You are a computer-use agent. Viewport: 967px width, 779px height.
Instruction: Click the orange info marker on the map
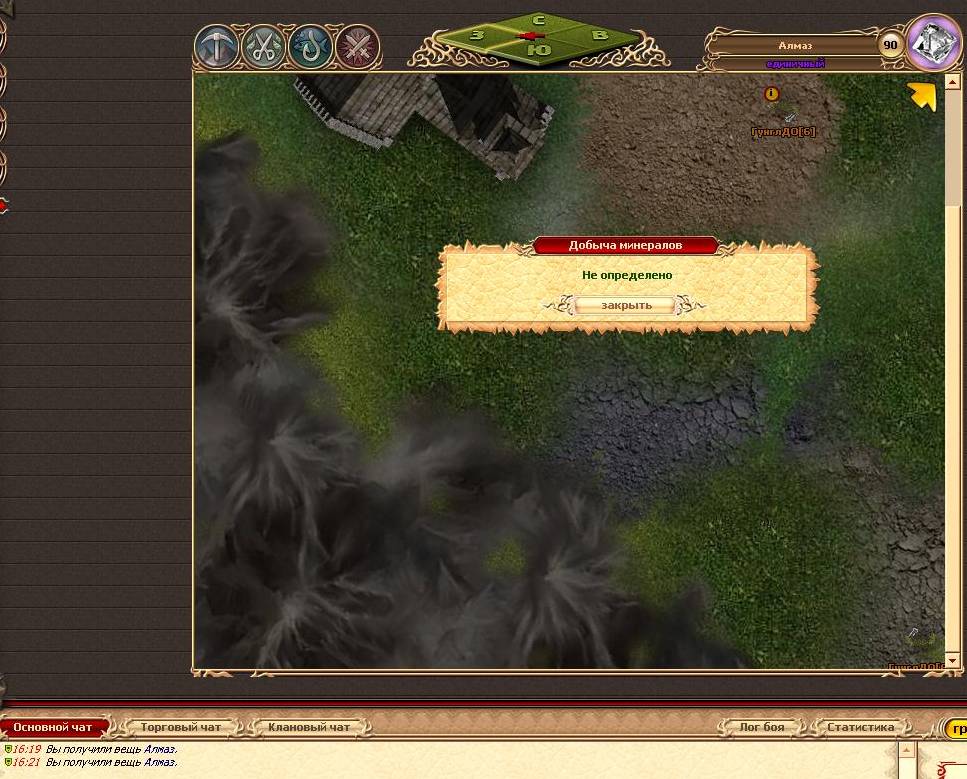tap(771, 94)
